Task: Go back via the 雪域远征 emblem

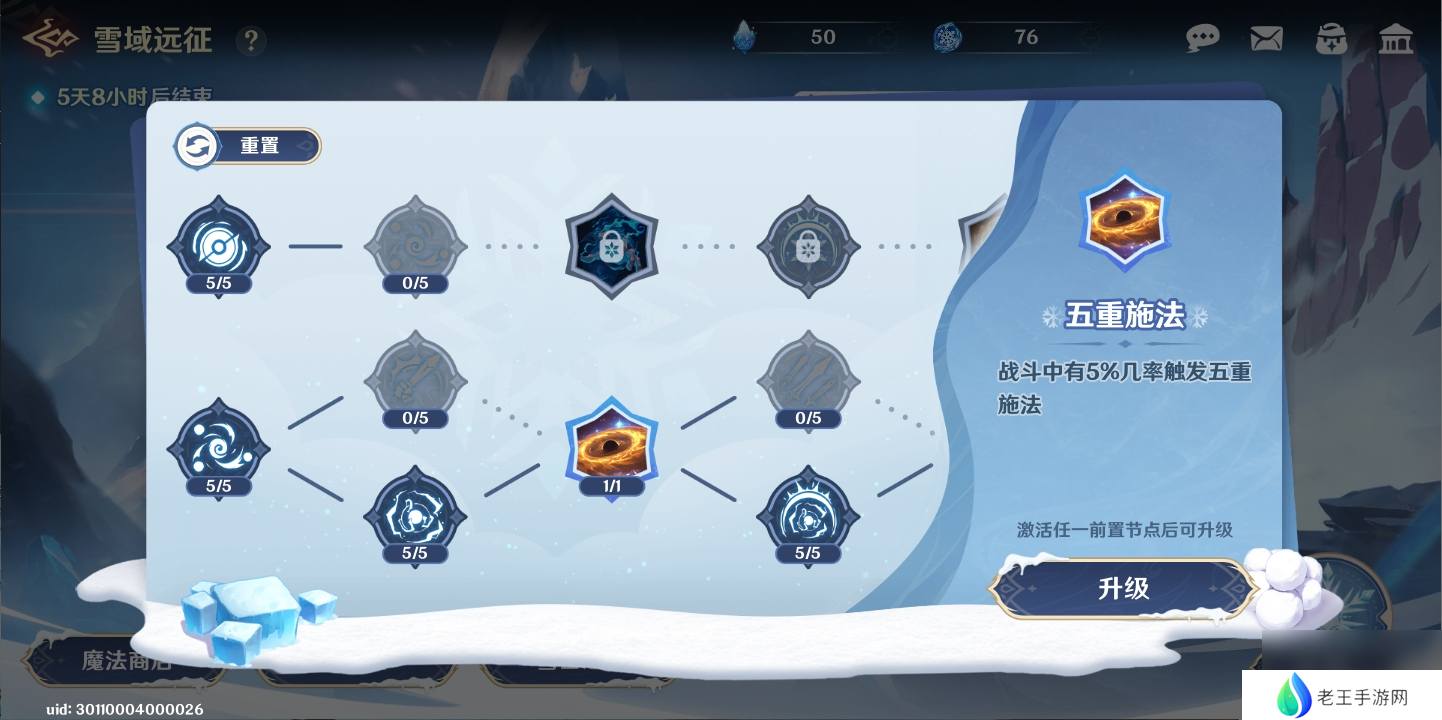Action: click(50, 39)
